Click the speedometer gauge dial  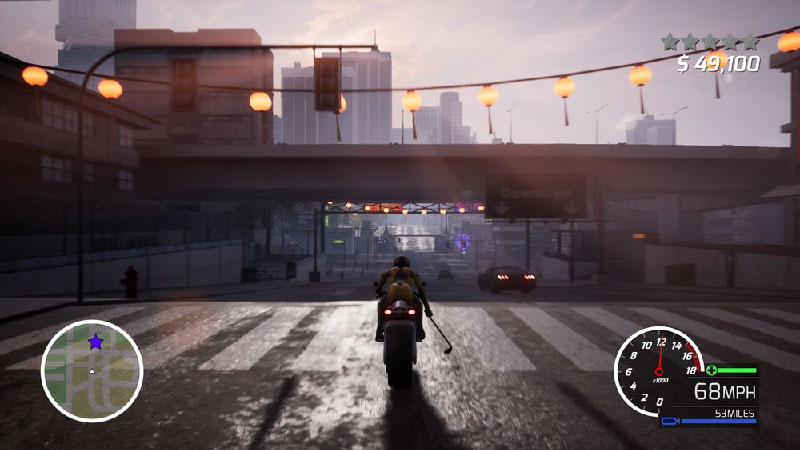coord(659,371)
